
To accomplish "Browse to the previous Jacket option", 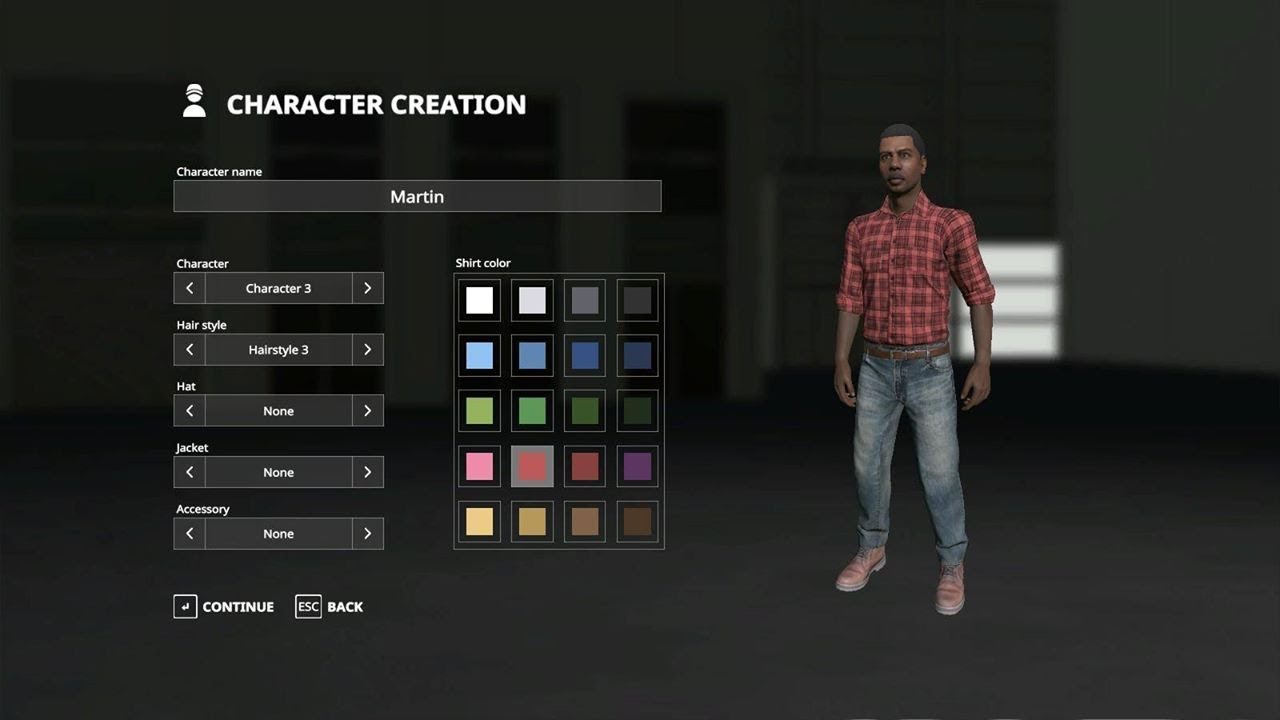I will click(189, 471).
